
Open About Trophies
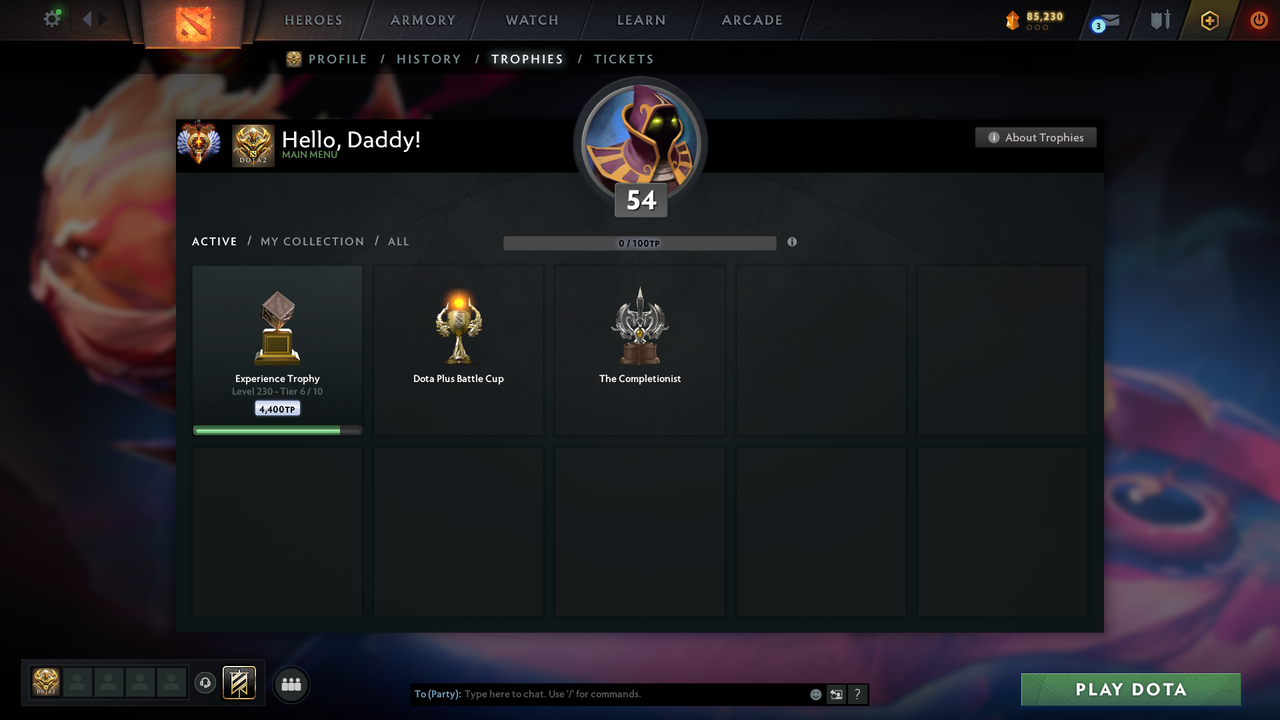point(1035,137)
